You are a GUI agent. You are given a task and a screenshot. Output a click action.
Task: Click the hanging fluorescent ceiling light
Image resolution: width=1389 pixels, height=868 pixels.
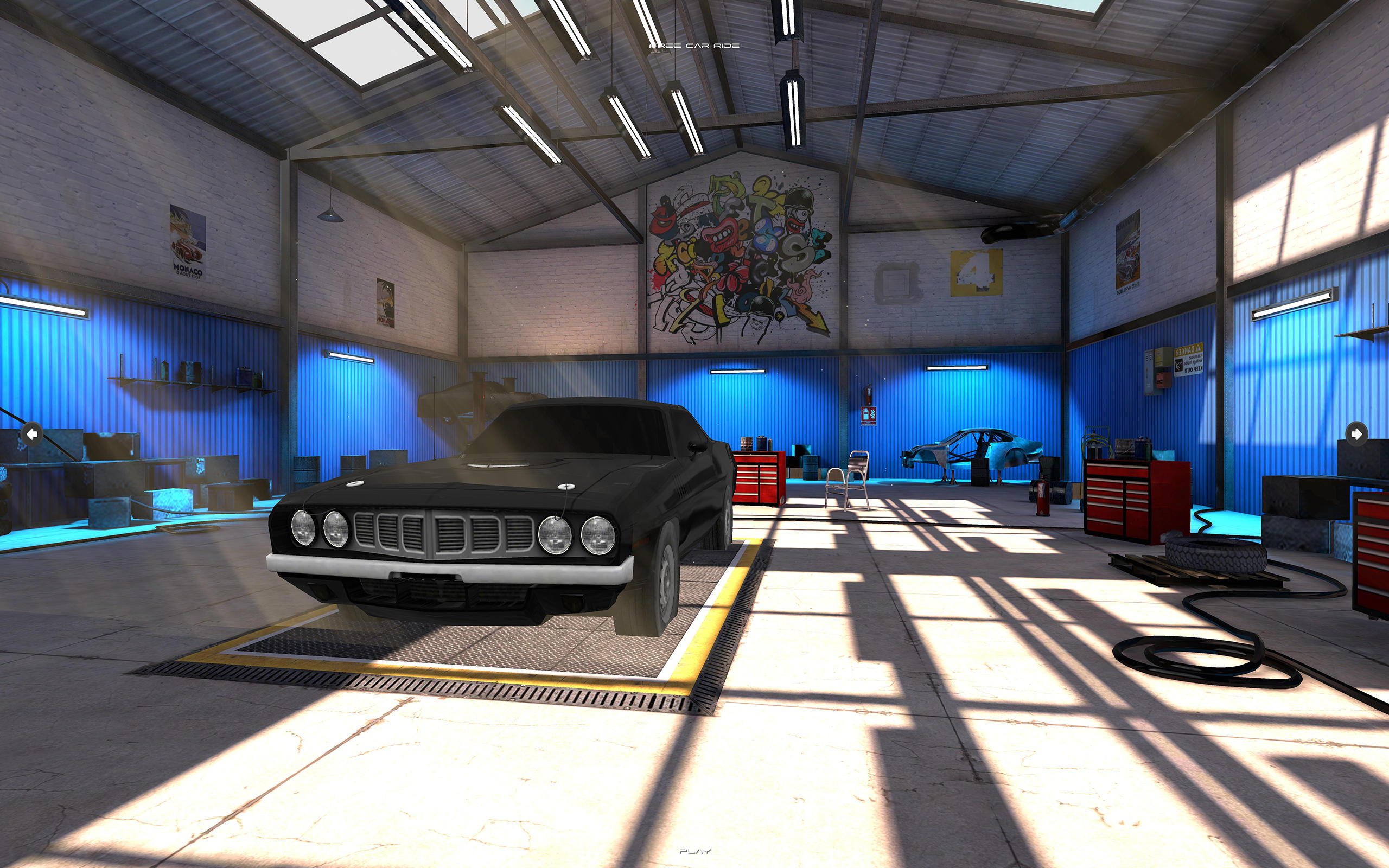[x=628, y=124]
